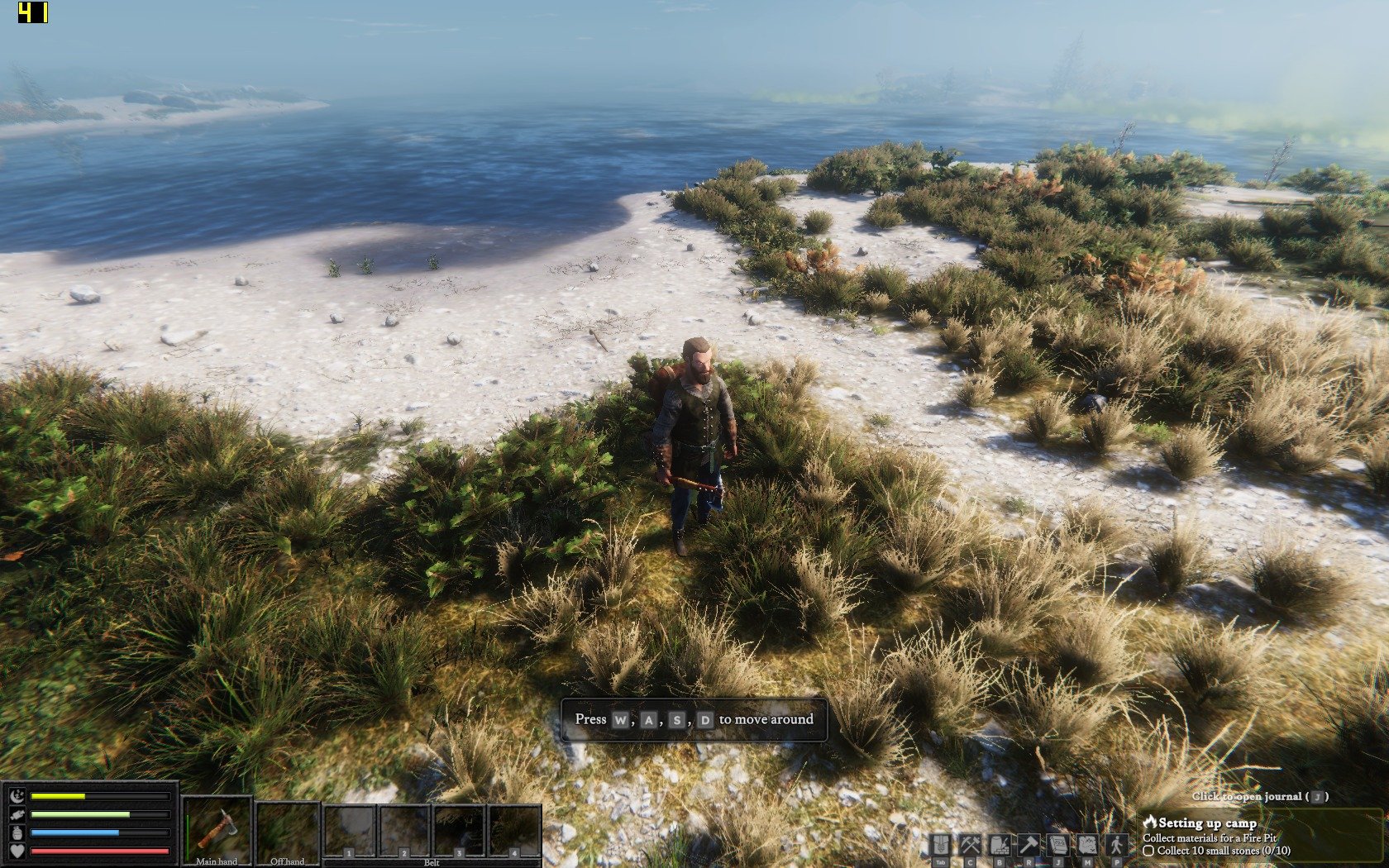
Task: Select belt slot number 1
Action: [x=350, y=831]
